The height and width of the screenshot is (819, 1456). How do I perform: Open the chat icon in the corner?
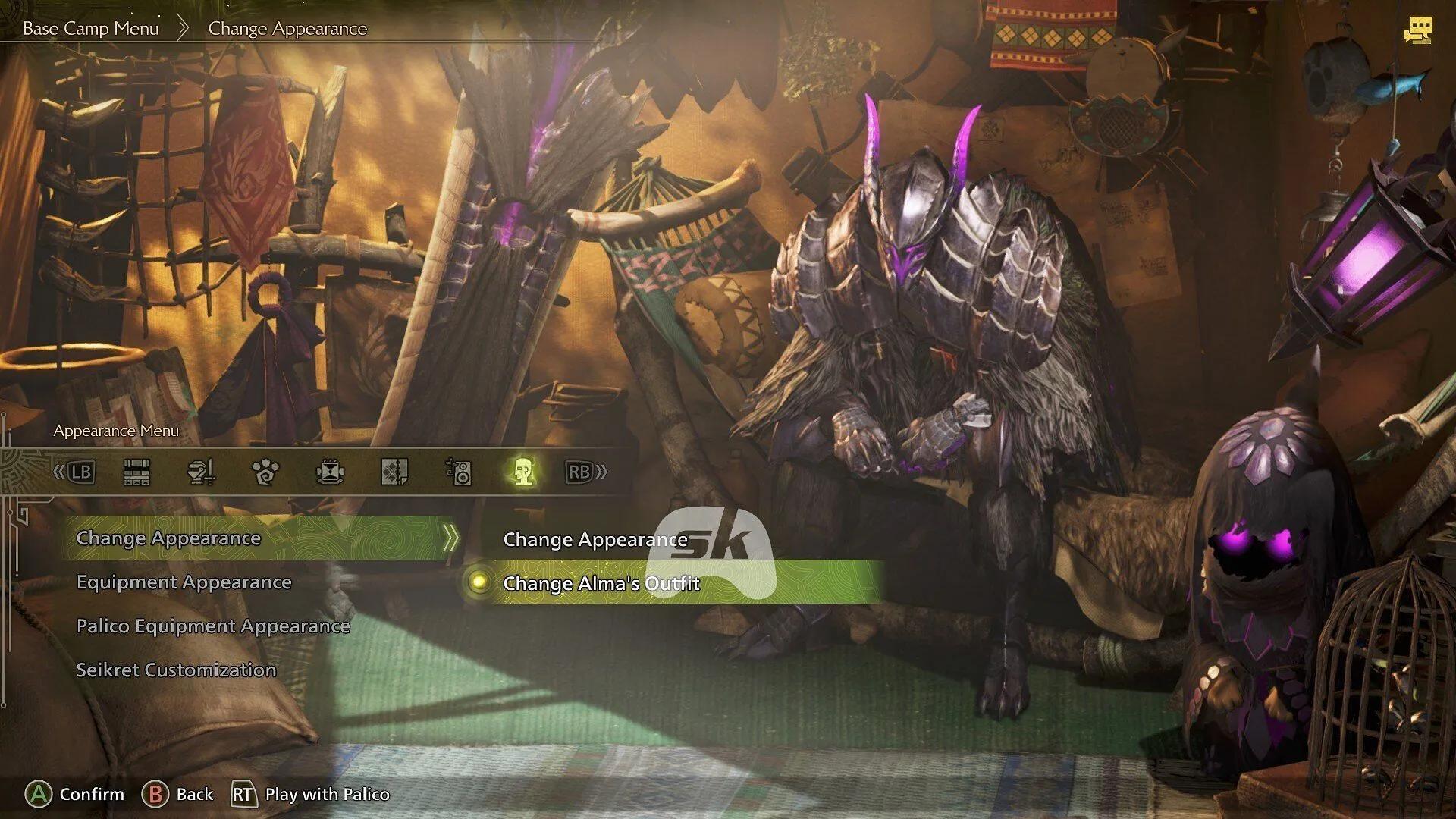click(x=1417, y=30)
